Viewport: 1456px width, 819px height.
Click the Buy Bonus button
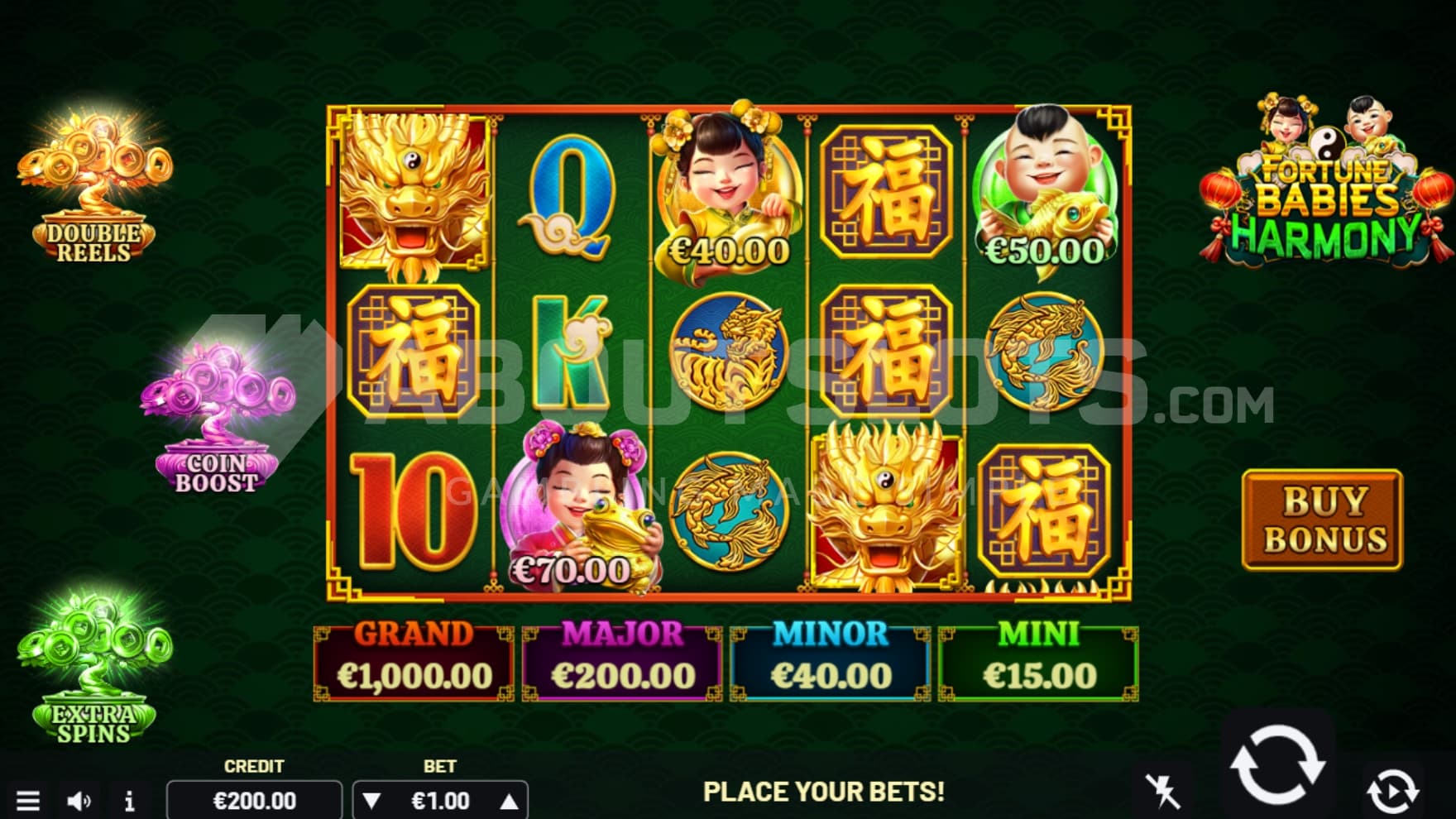(x=1322, y=520)
